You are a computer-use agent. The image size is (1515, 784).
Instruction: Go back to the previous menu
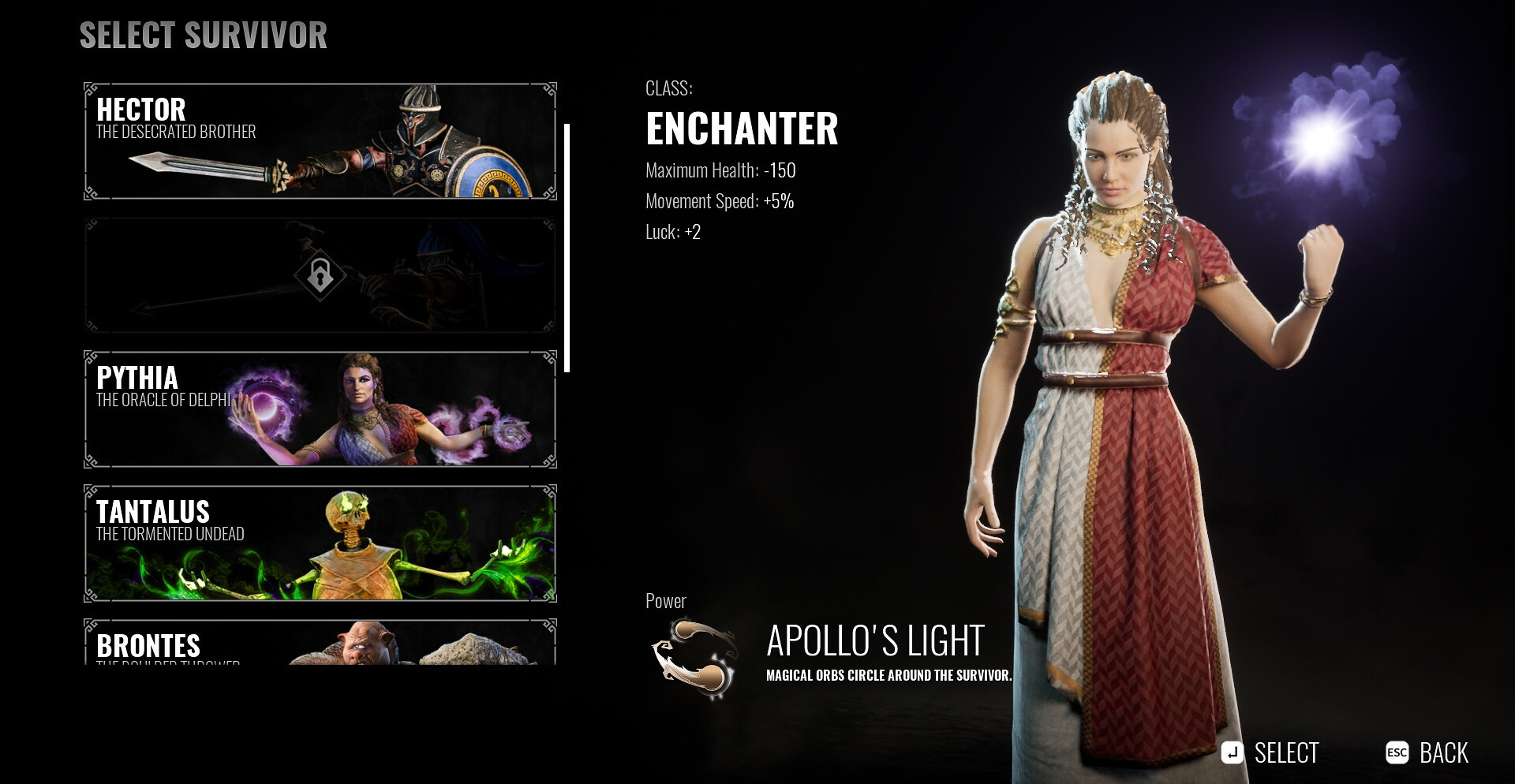point(1427,753)
